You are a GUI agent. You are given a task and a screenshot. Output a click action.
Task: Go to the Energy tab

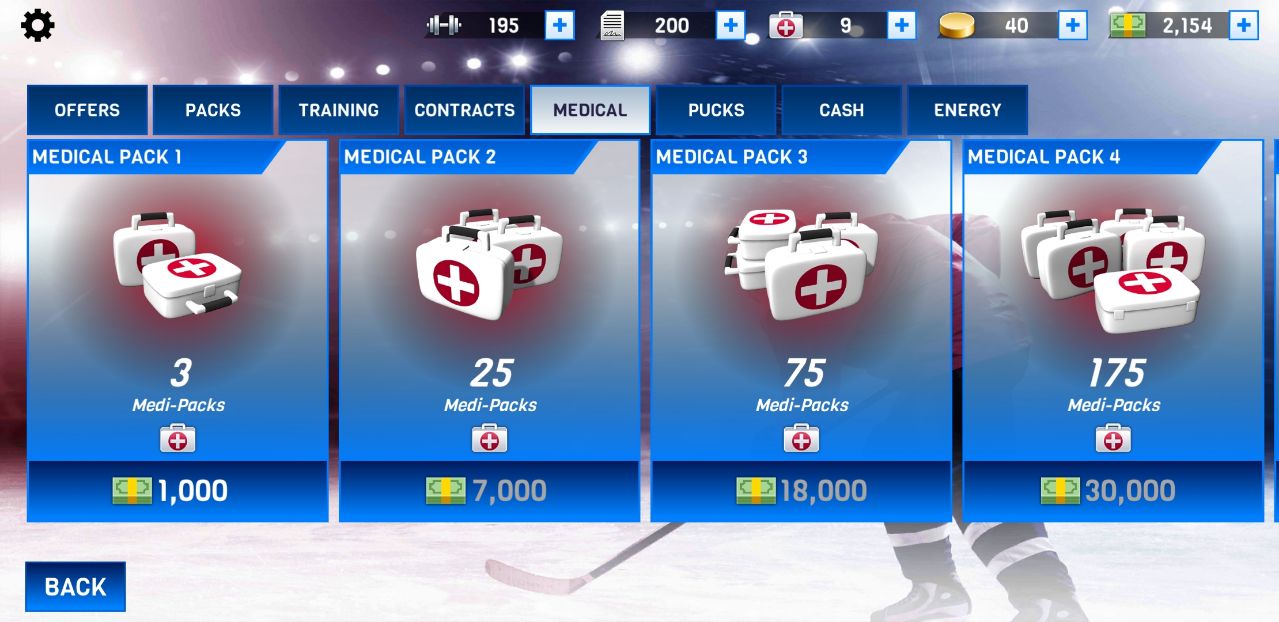pos(967,110)
